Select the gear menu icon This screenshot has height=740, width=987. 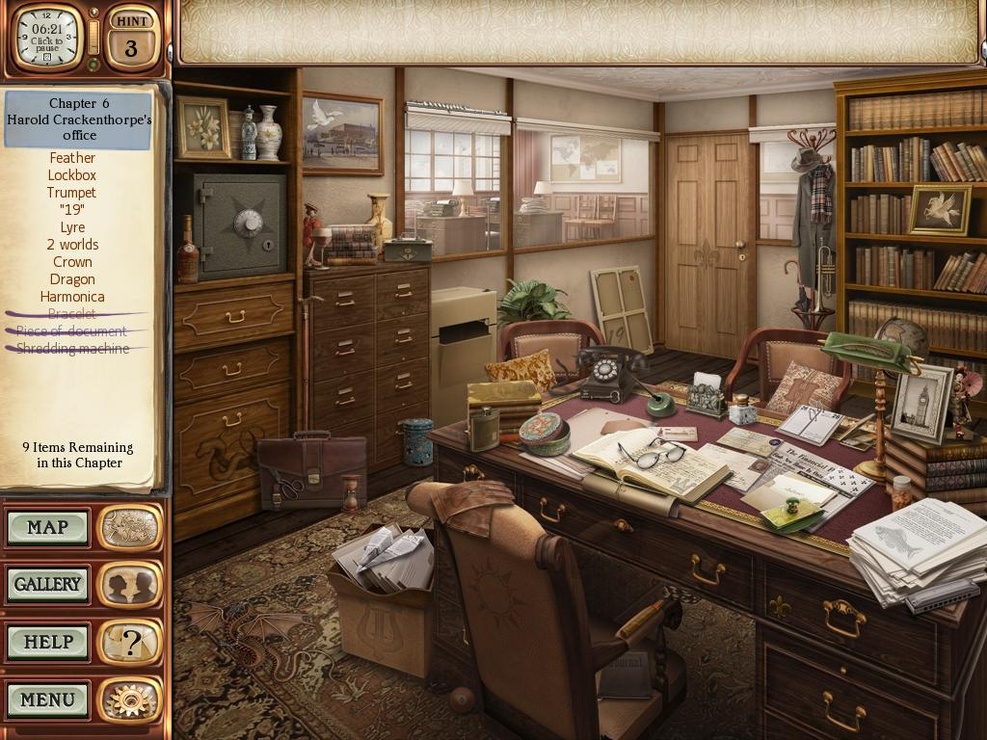(x=130, y=699)
